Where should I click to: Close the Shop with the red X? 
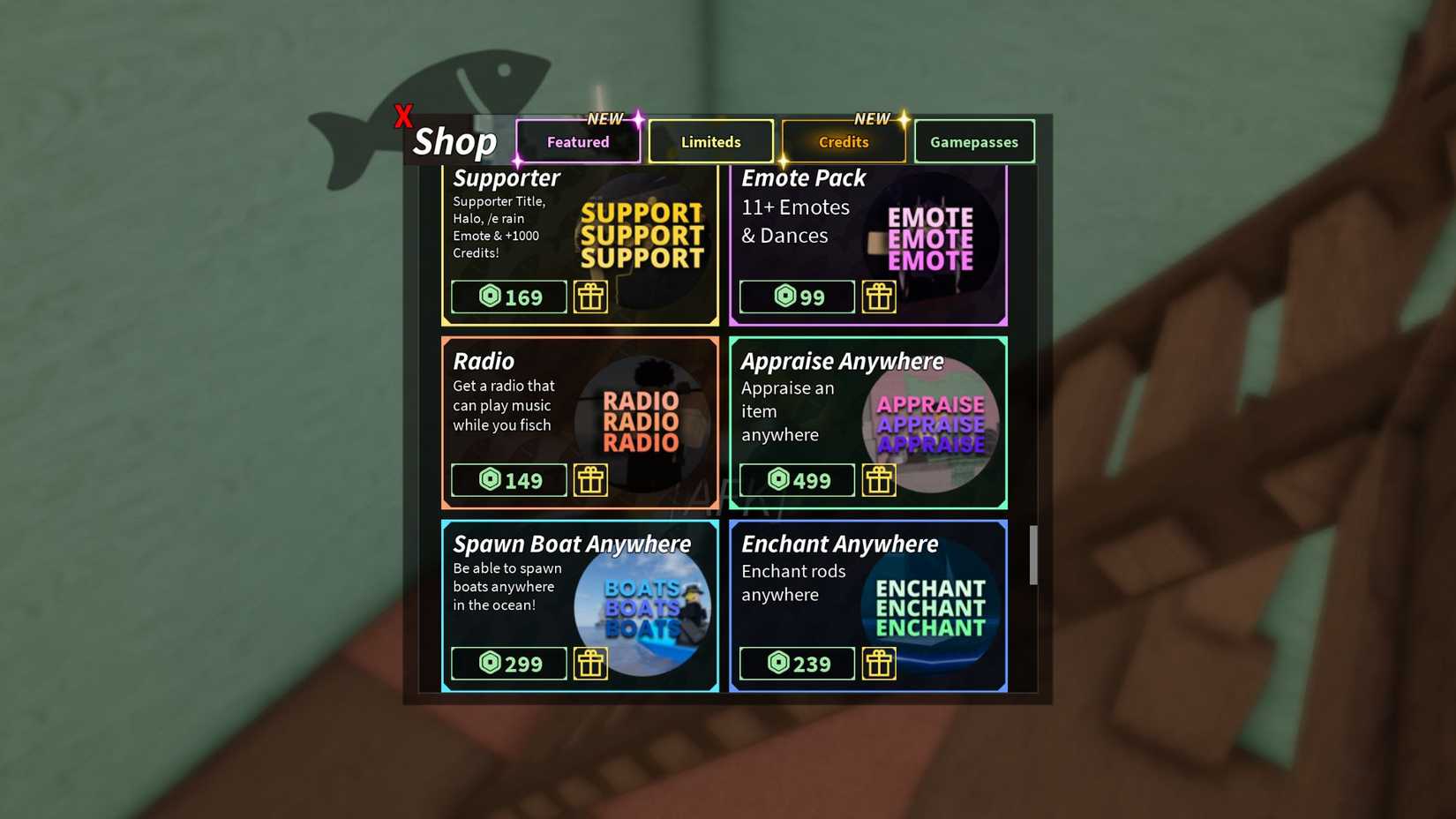point(404,114)
